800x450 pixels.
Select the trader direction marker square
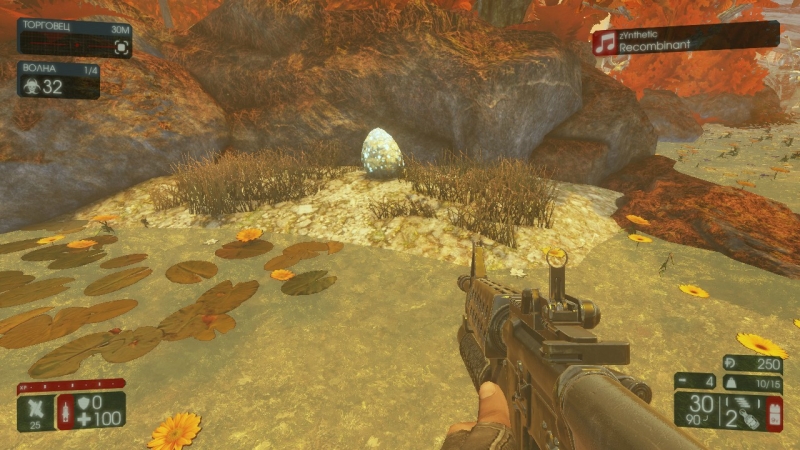[x=121, y=46]
